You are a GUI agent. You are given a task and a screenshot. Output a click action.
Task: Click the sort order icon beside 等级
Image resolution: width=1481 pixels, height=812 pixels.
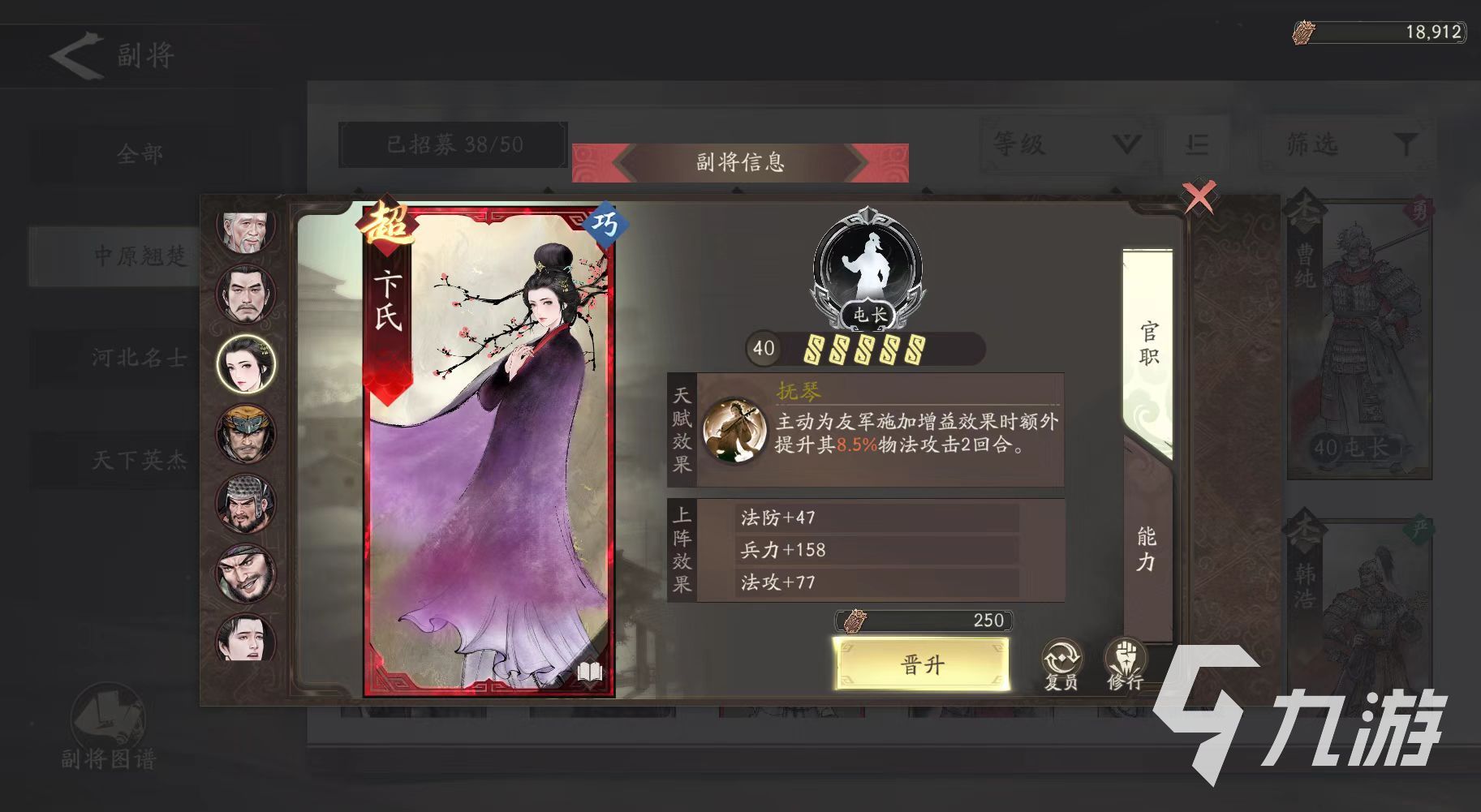[x=1197, y=144]
